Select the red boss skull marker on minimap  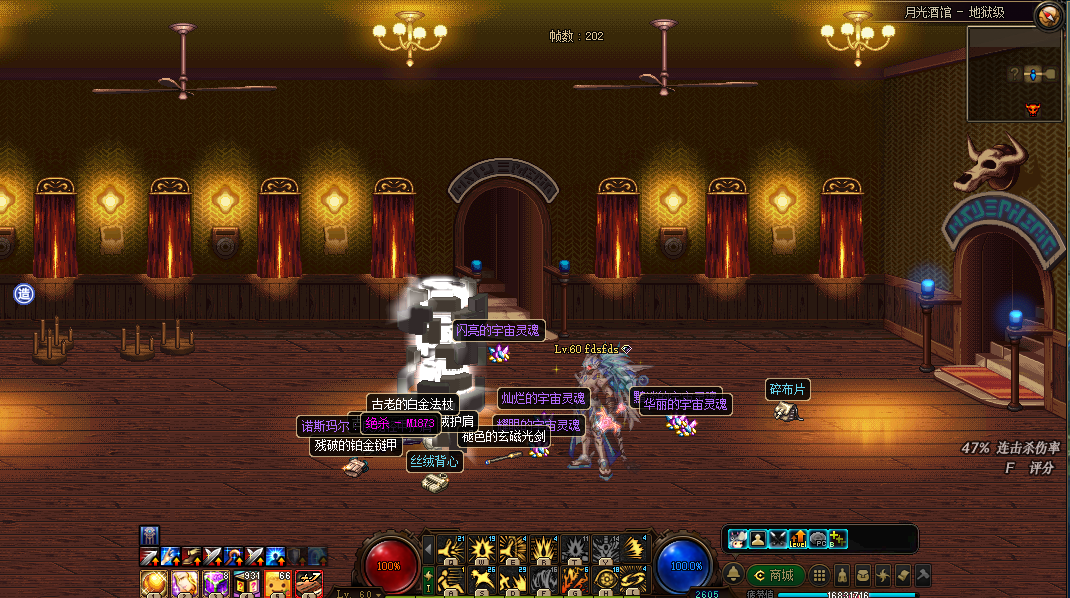(x=1032, y=109)
